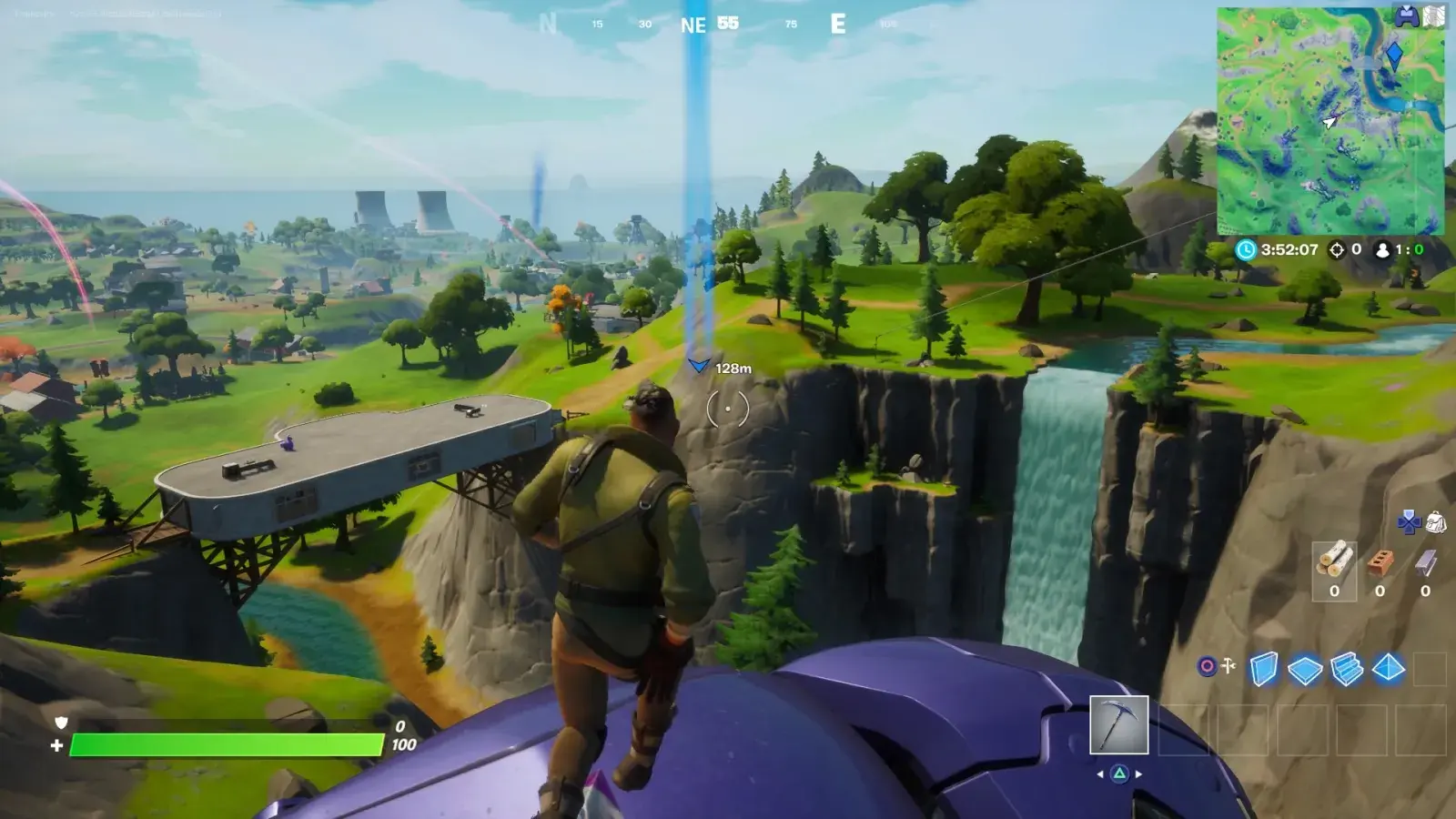Image resolution: width=1456 pixels, height=819 pixels.
Task: Open the backpack inventory icon
Action: 1436,522
